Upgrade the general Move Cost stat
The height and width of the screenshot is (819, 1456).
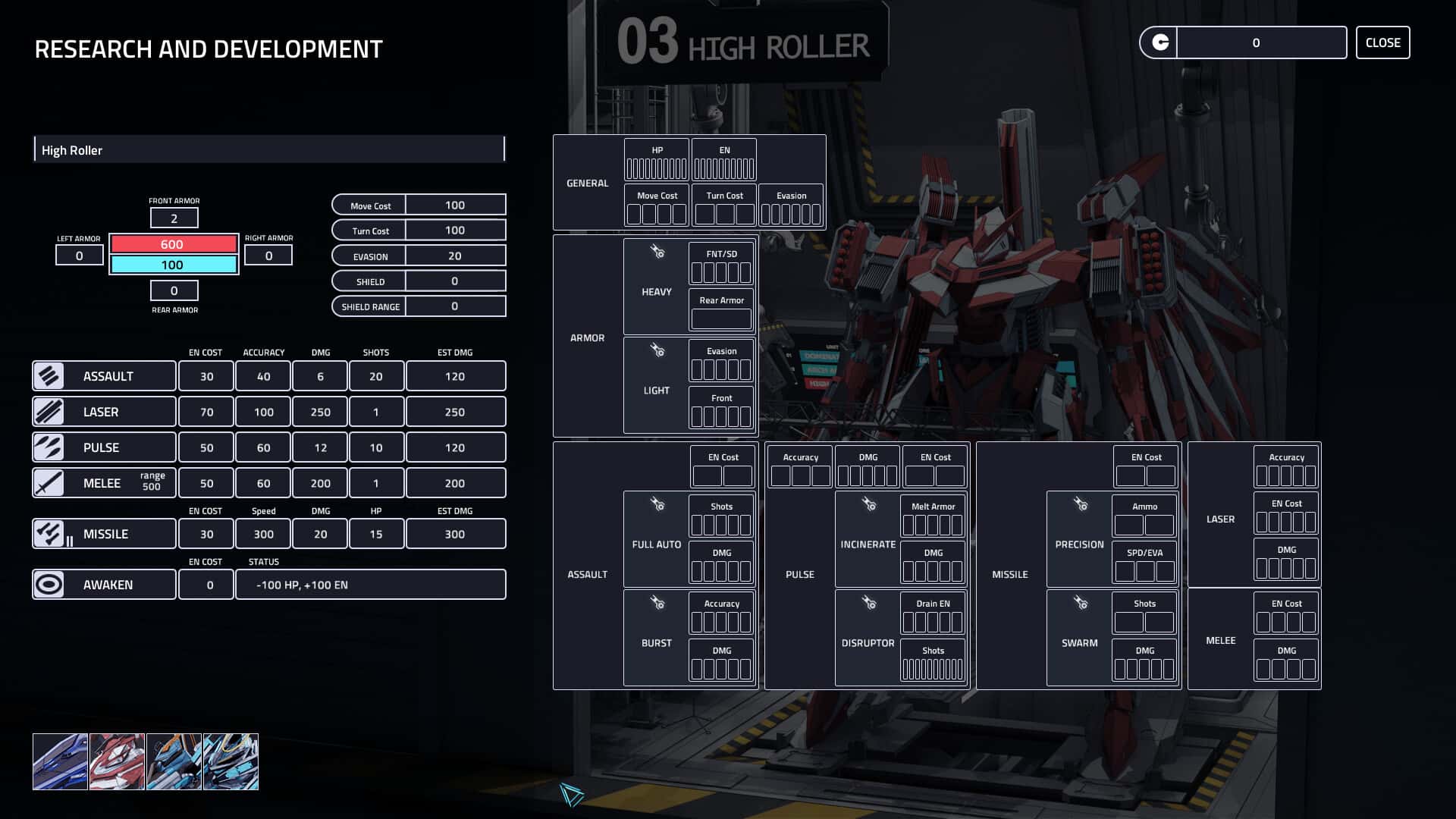(x=657, y=214)
